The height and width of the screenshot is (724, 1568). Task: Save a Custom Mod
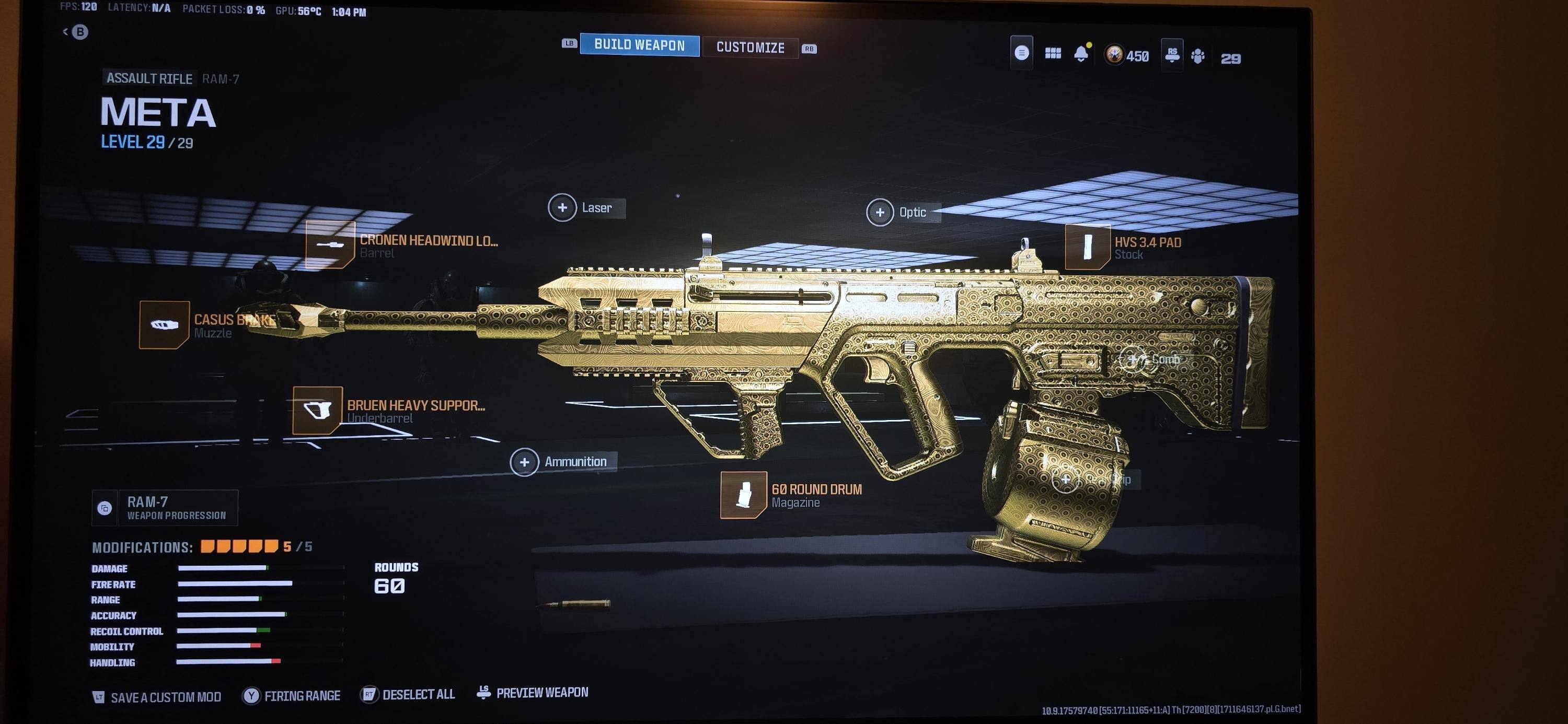[157, 697]
